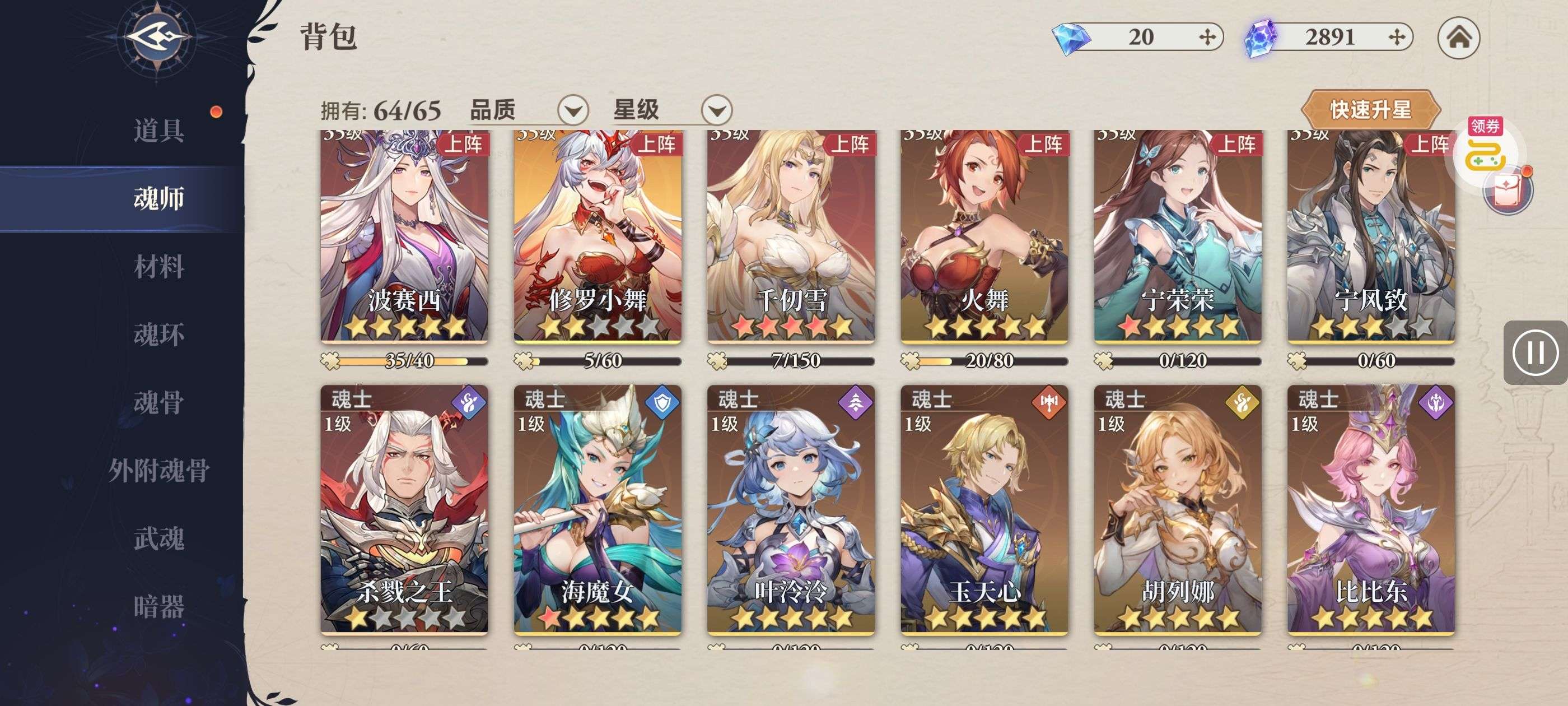Screen dimensions: 1568x706
Task: Switch to the 道具 tab
Action: [158, 131]
